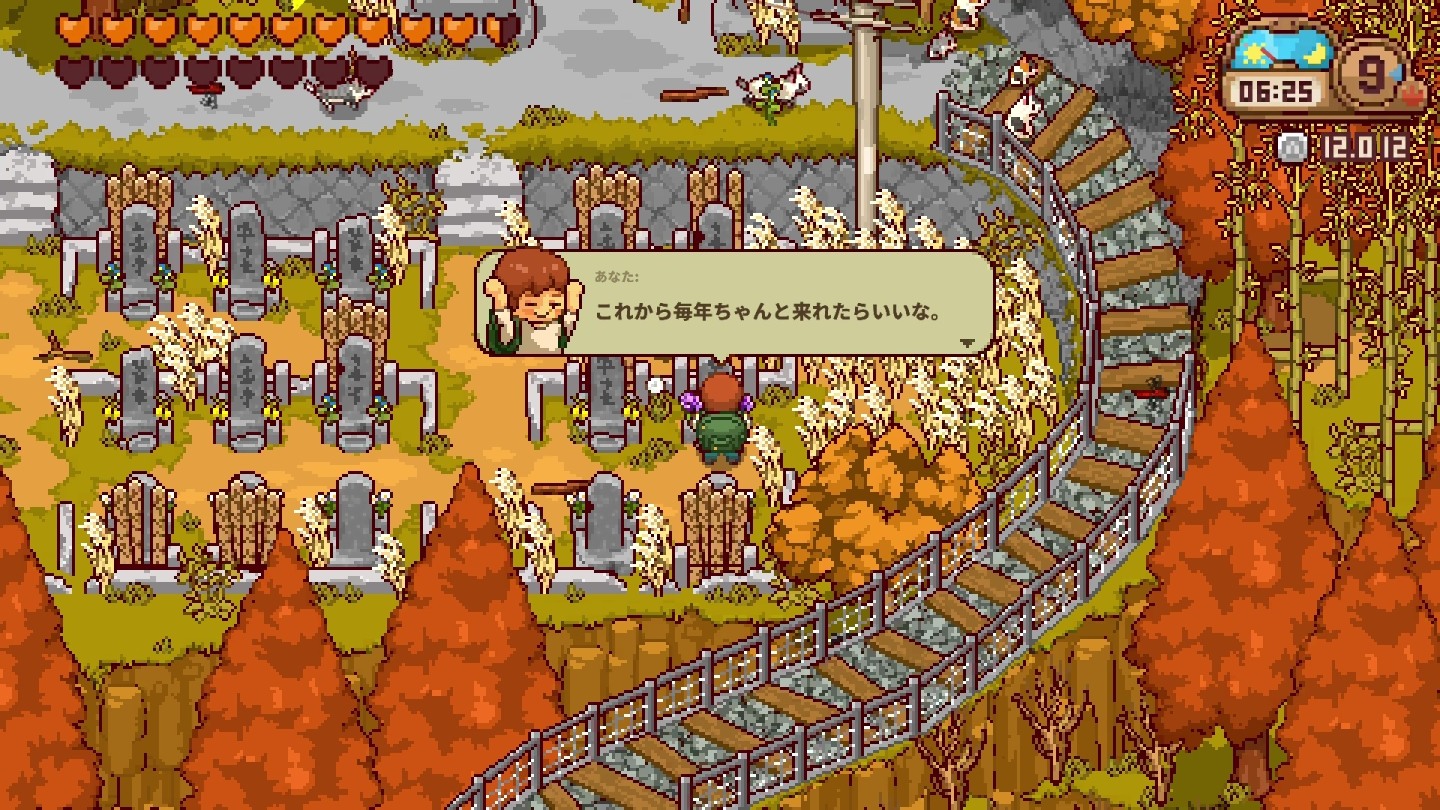Click the first orange heart in the top row
The image size is (1440, 810).
(75, 27)
